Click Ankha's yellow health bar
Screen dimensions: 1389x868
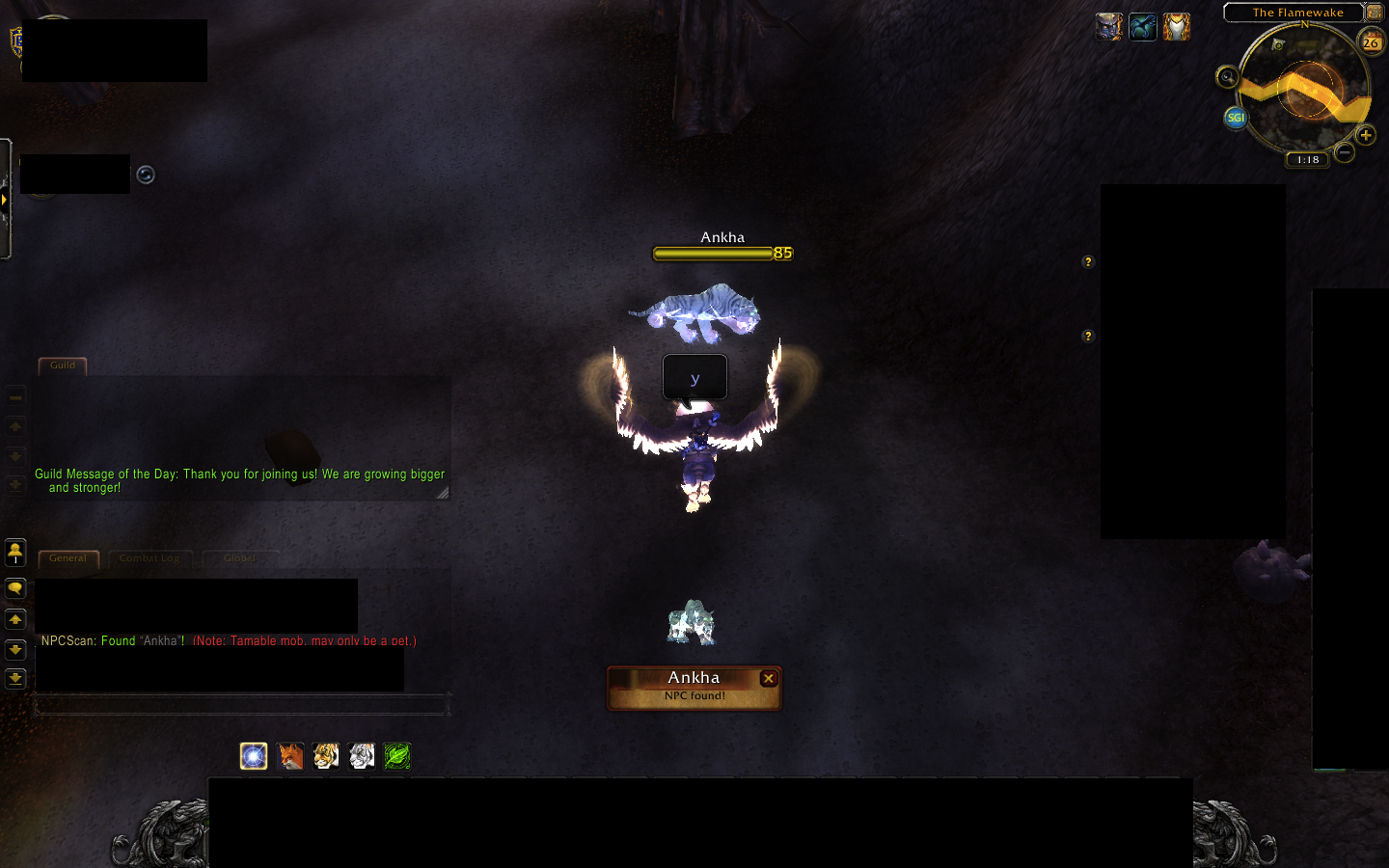coord(714,253)
